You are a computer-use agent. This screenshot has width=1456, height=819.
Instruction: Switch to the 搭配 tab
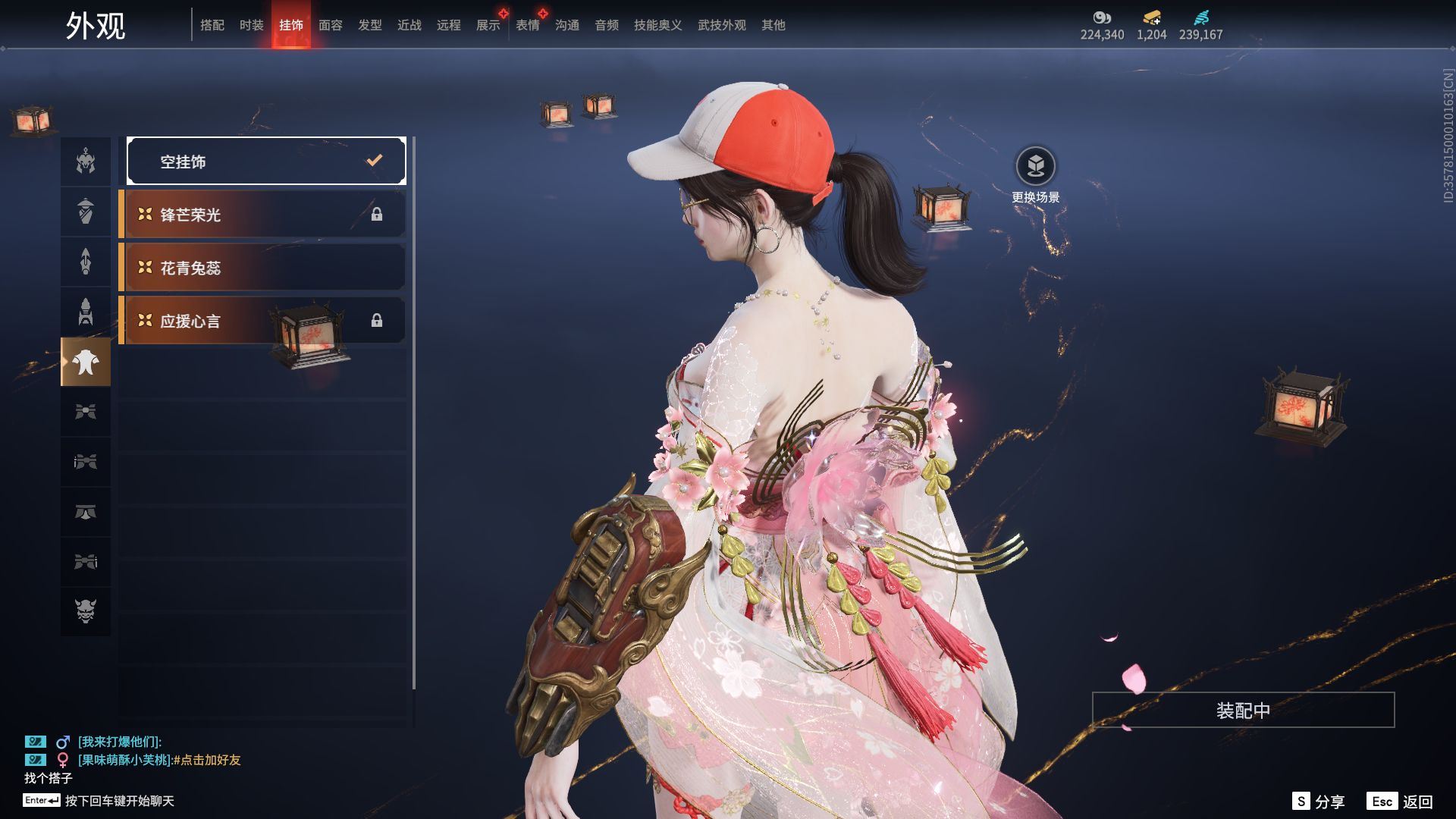point(212,25)
